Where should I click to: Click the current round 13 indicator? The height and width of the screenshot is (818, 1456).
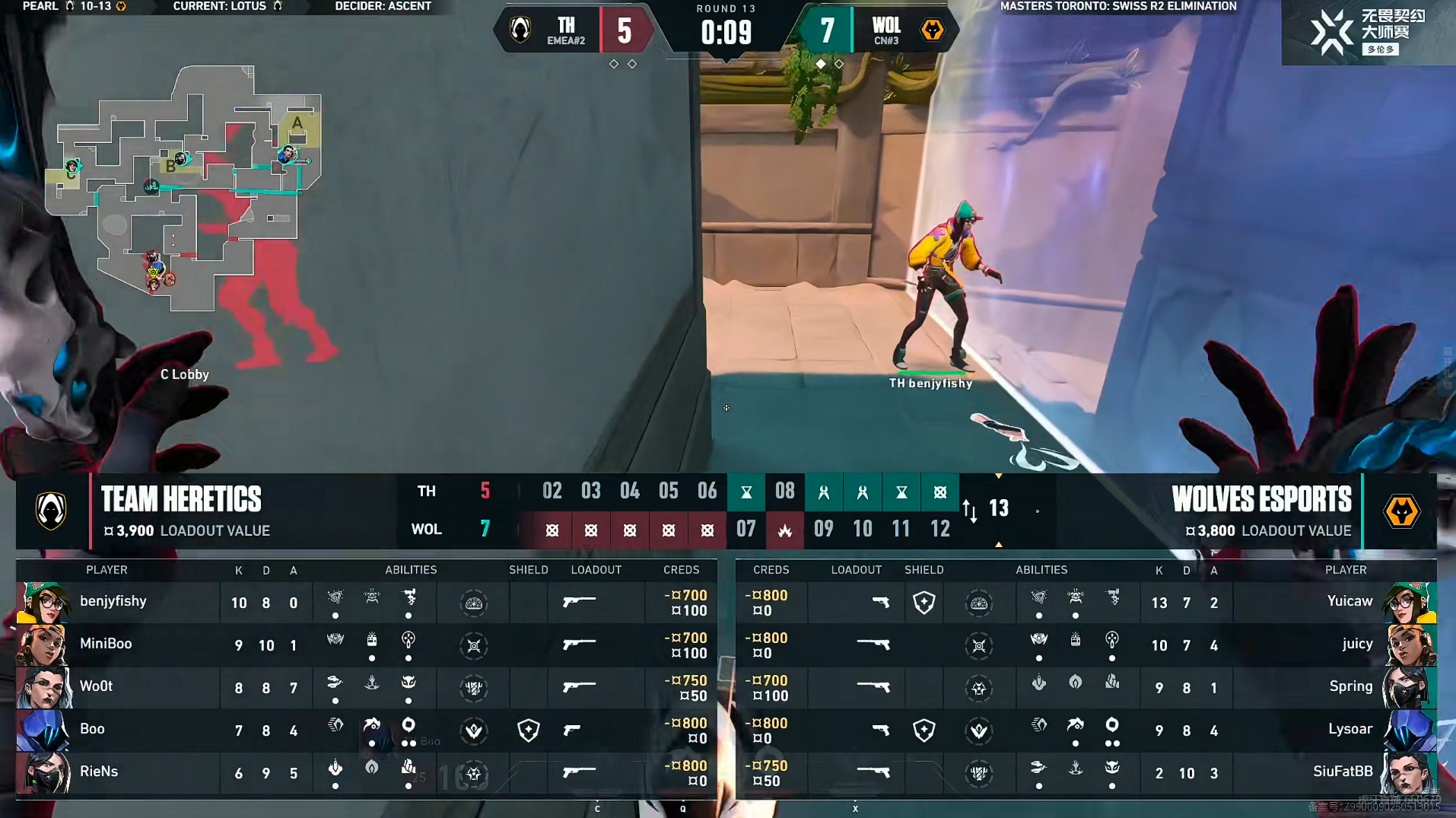pos(998,508)
